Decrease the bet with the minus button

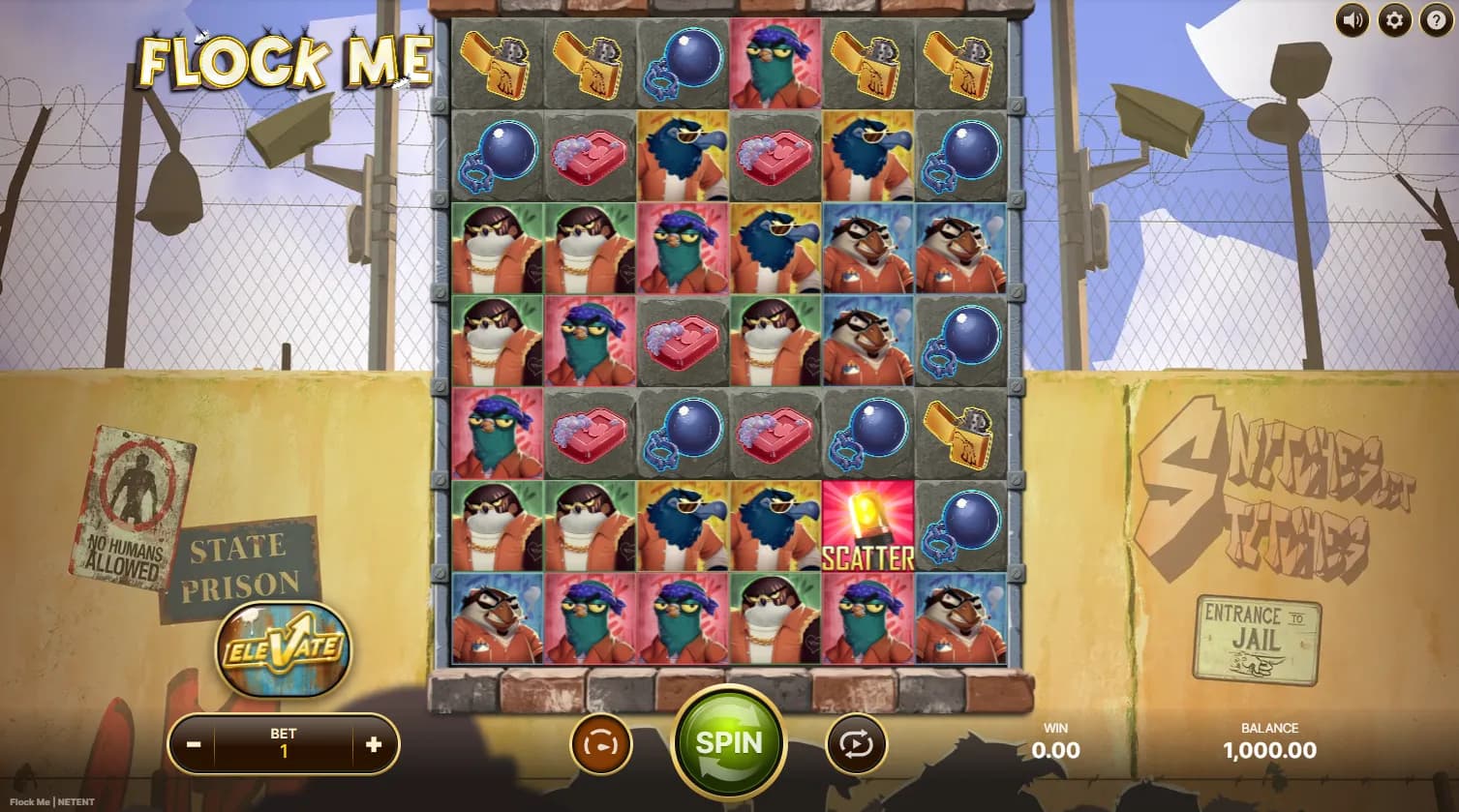click(x=194, y=744)
